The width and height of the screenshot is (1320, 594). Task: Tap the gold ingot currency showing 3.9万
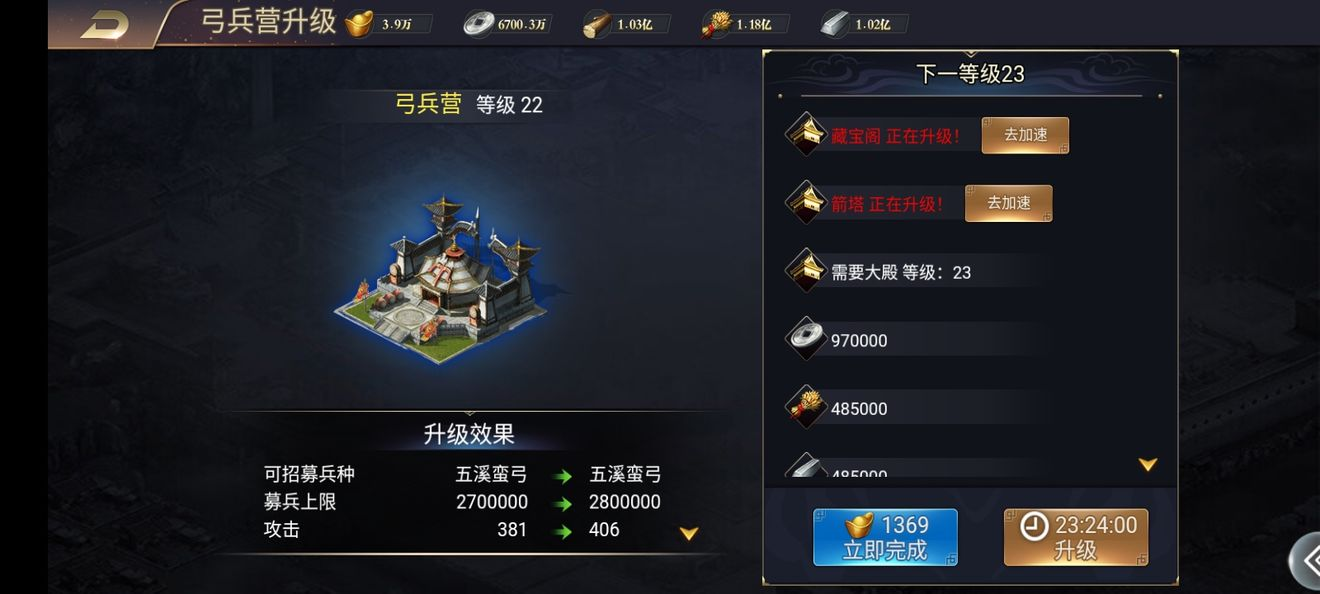point(380,24)
